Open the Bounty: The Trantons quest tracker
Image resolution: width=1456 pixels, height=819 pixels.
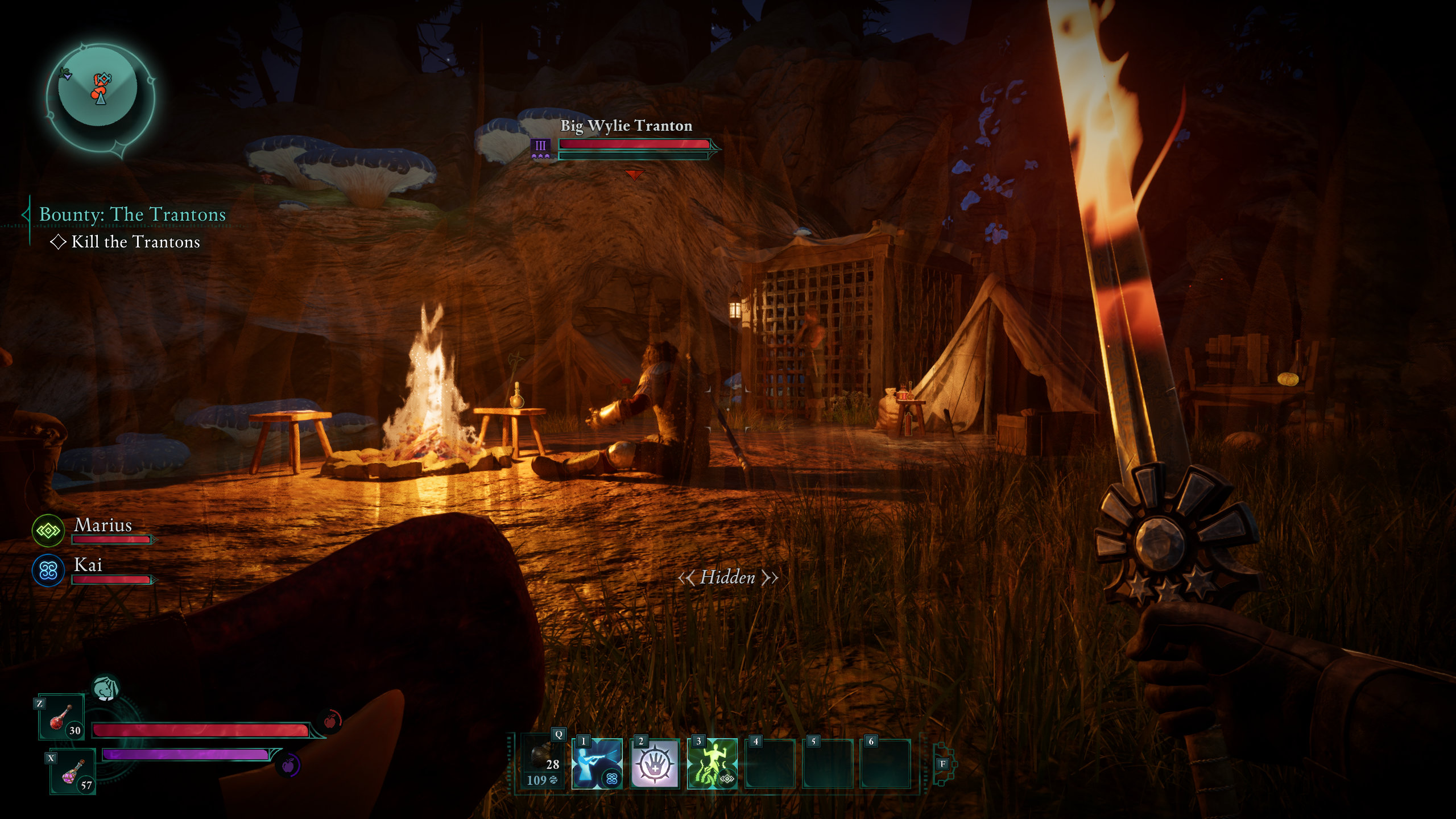(132, 214)
